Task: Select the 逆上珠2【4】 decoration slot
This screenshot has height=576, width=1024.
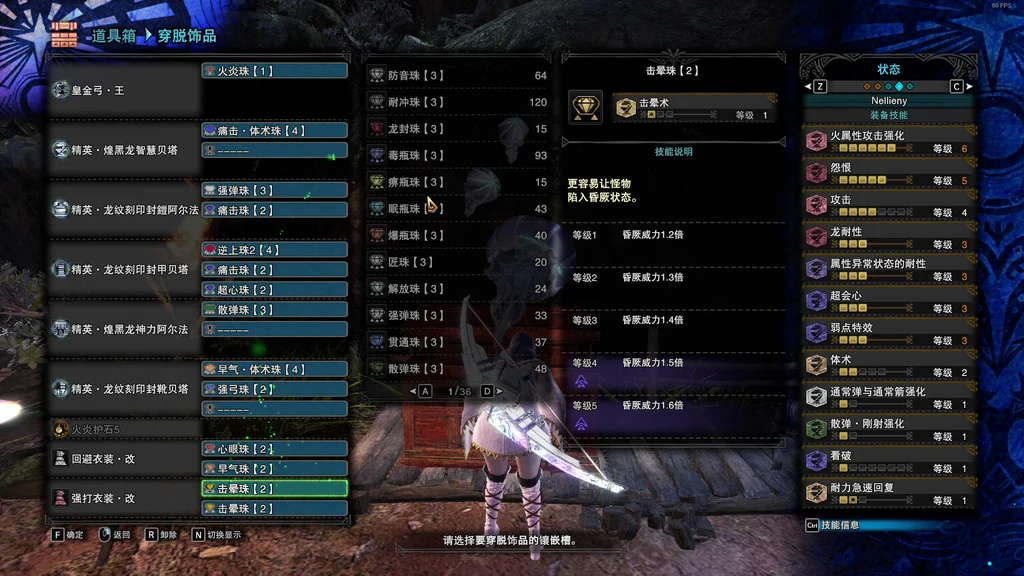Action: (274, 250)
